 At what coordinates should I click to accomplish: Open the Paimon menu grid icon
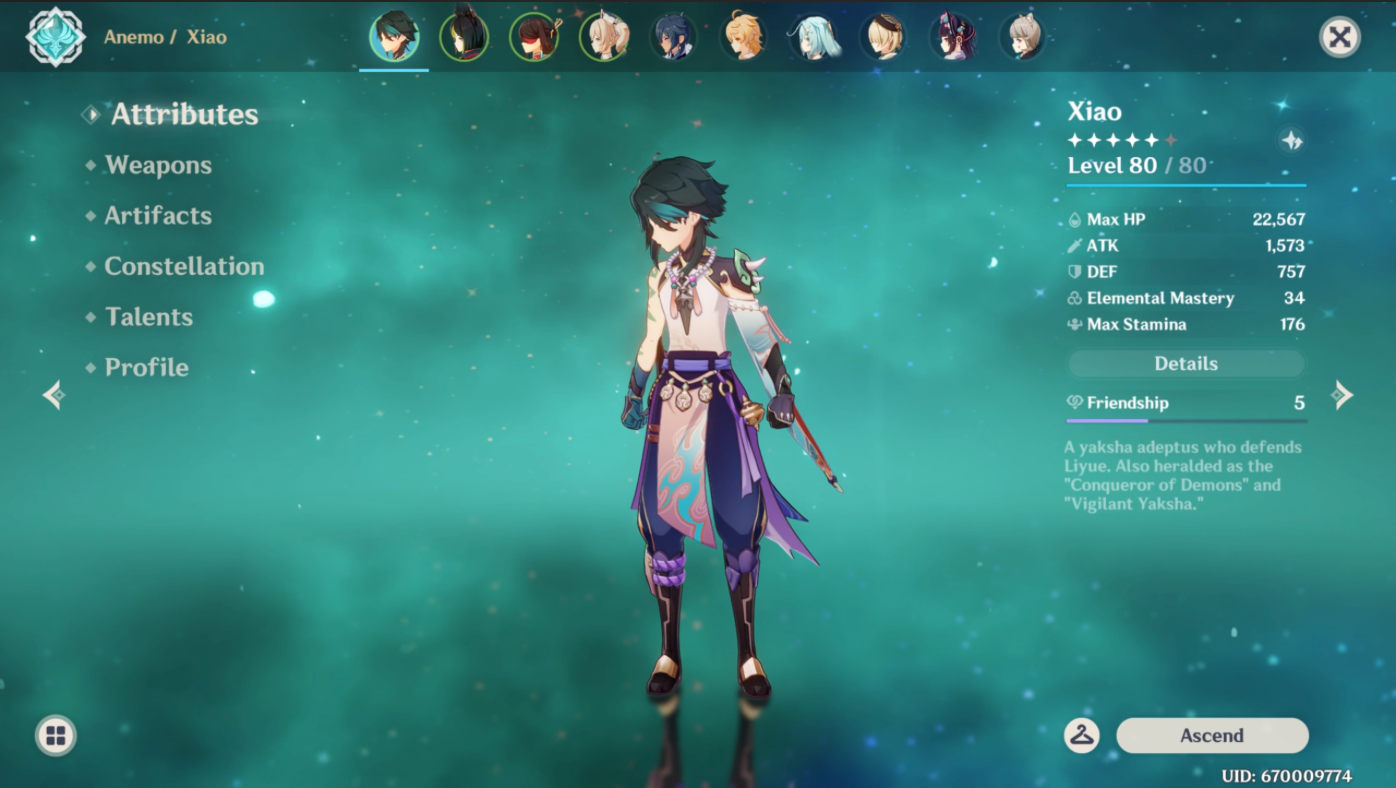click(x=54, y=735)
